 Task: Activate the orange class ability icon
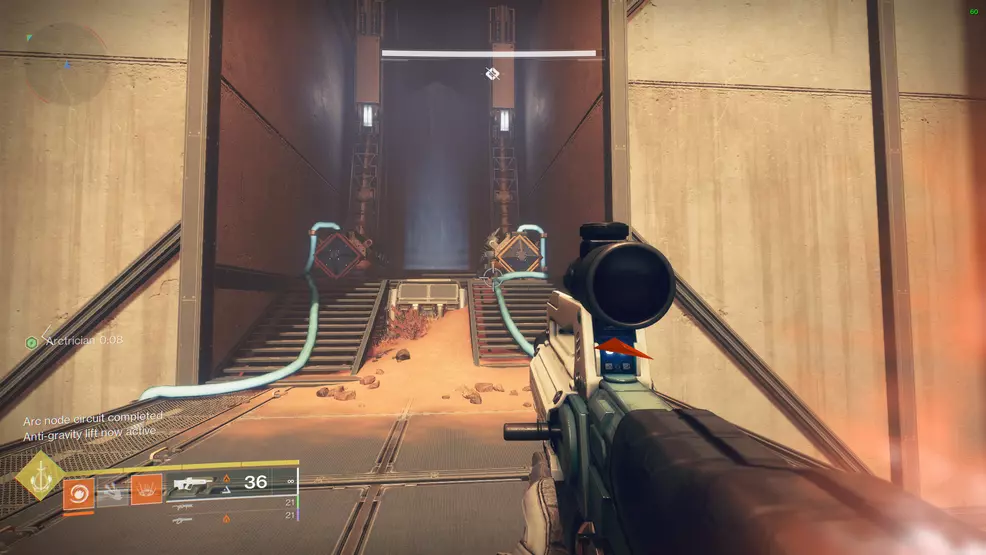(x=146, y=490)
